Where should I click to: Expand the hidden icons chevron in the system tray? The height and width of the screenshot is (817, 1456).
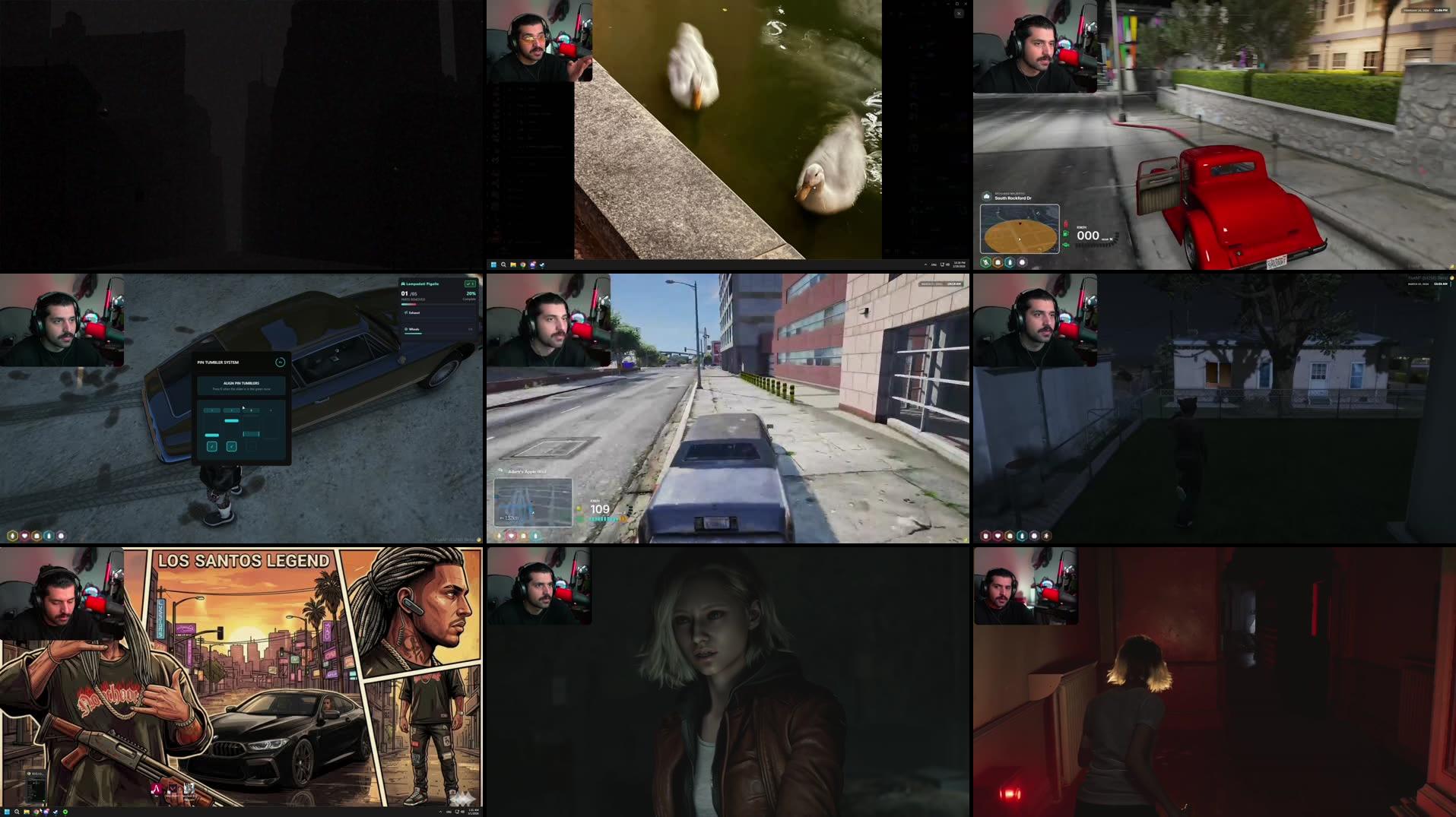[441, 812]
